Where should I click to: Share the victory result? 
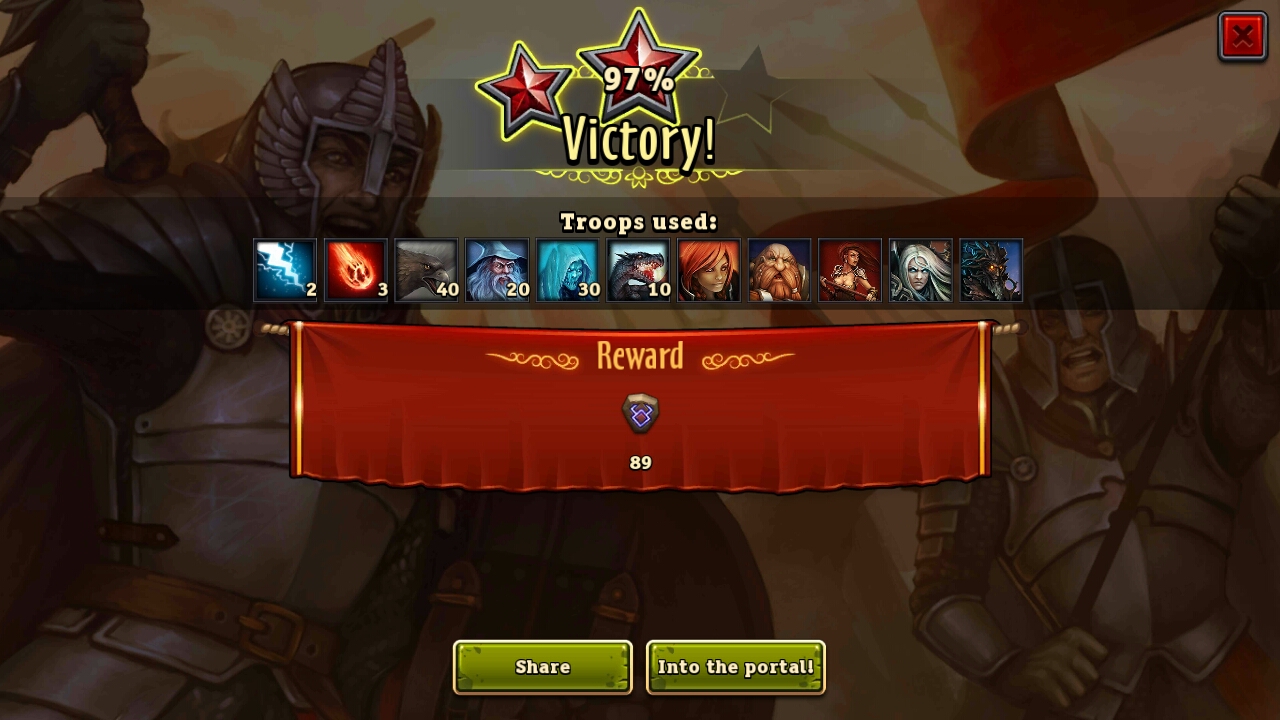click(x=543, y=667)
